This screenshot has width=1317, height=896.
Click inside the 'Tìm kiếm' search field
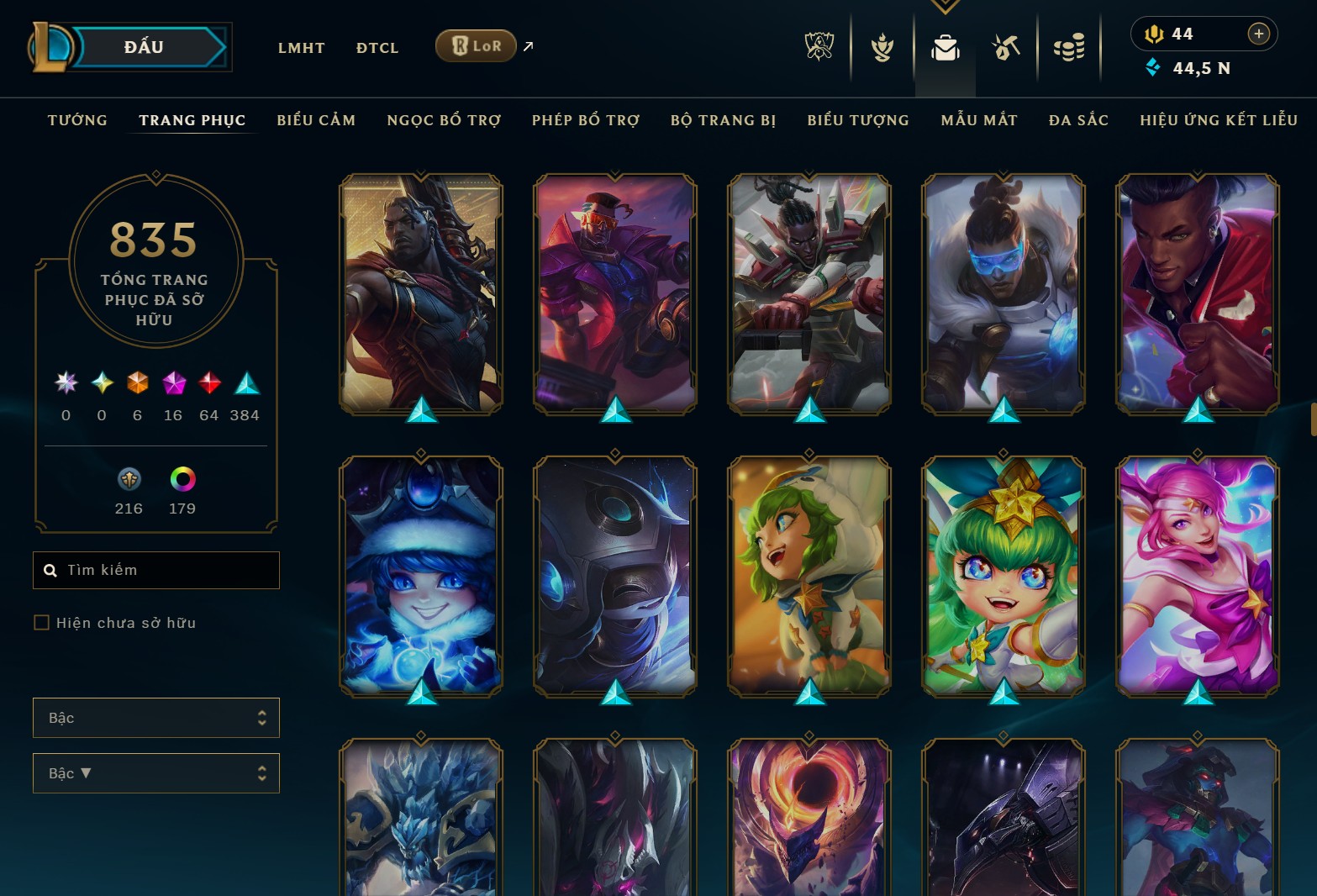[155, 570]
